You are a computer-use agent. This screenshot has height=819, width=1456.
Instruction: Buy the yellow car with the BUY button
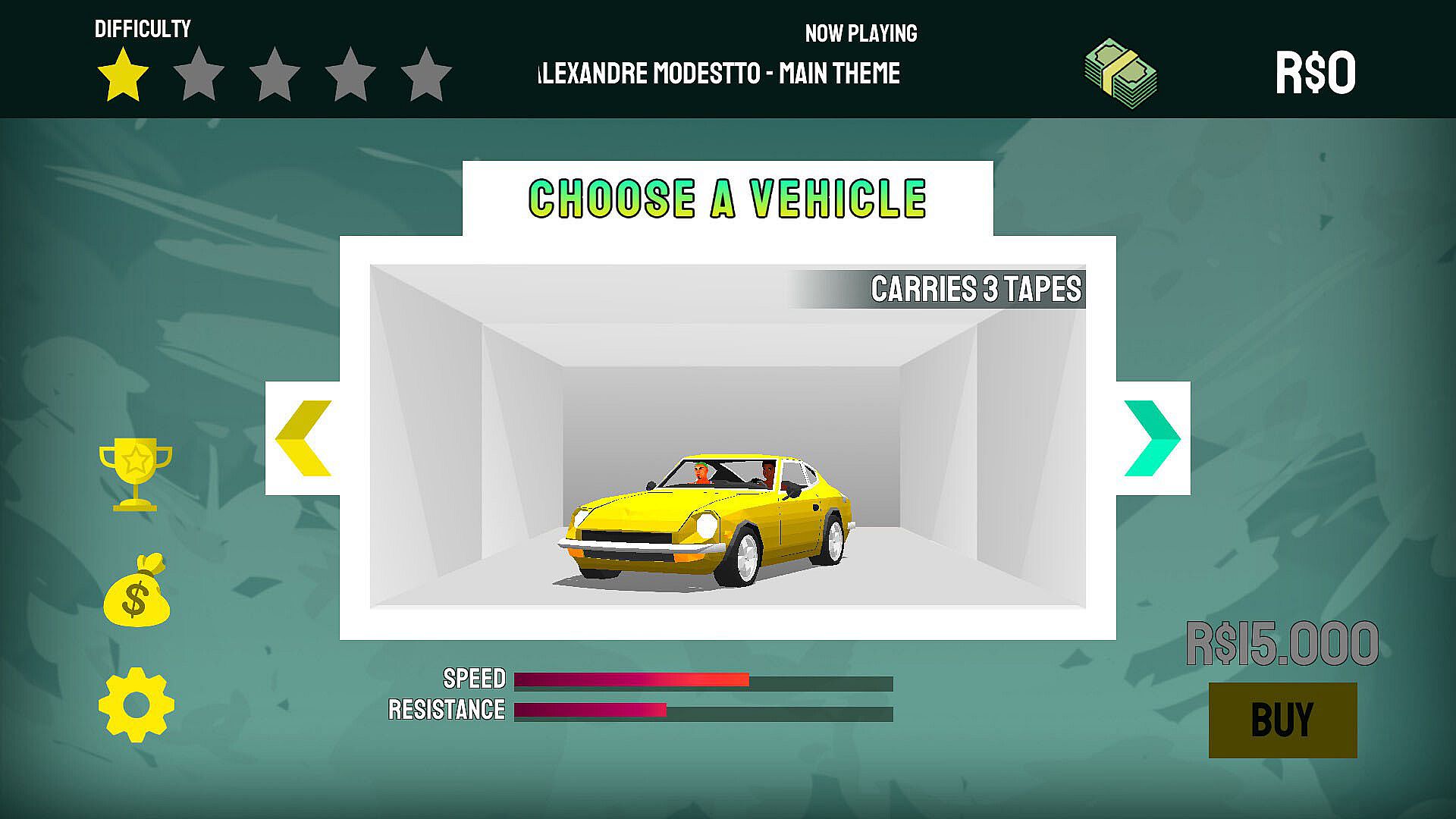[x=1282, y=720]
